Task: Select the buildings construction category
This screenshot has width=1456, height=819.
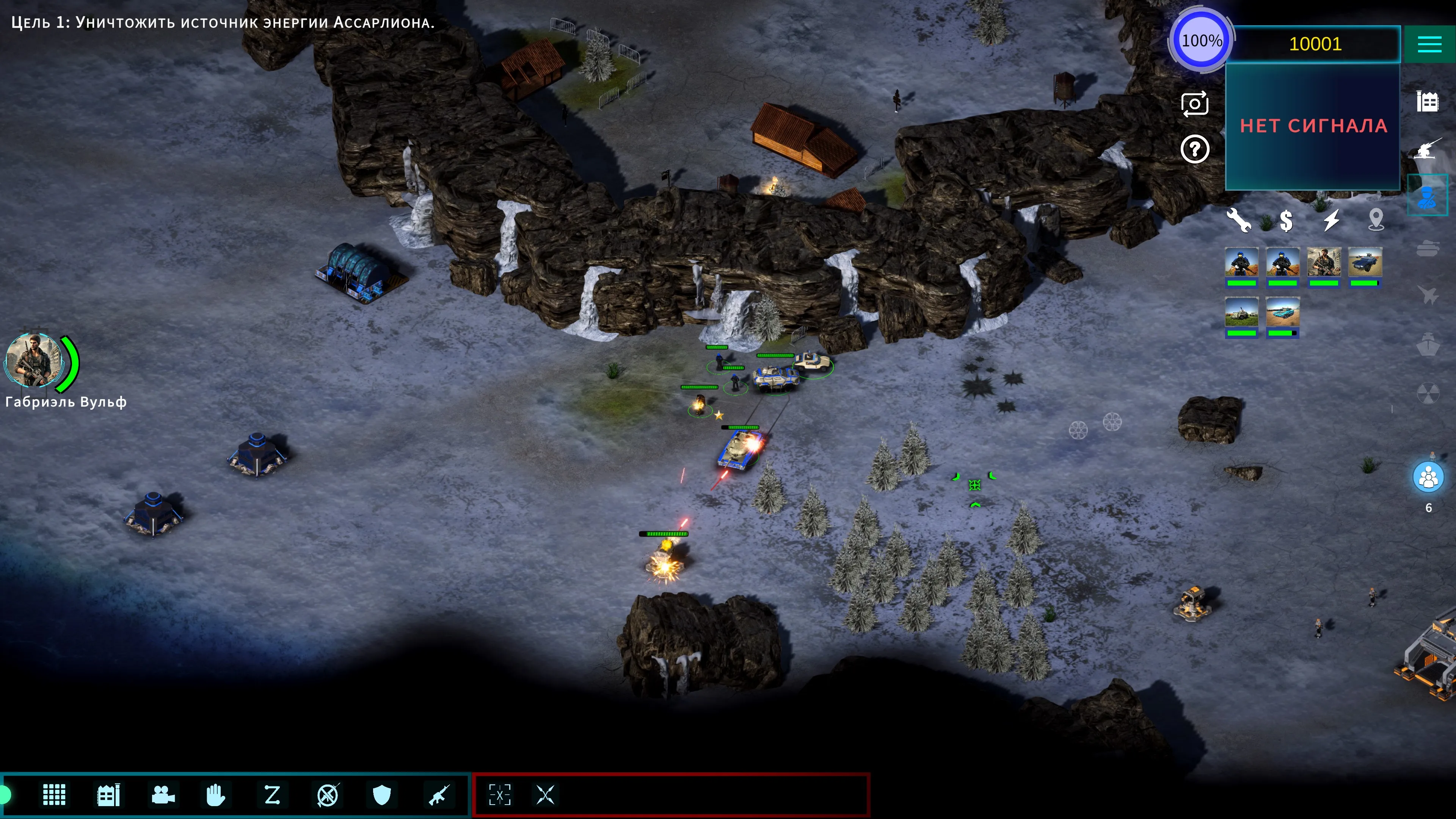Action: [1427, 102]
